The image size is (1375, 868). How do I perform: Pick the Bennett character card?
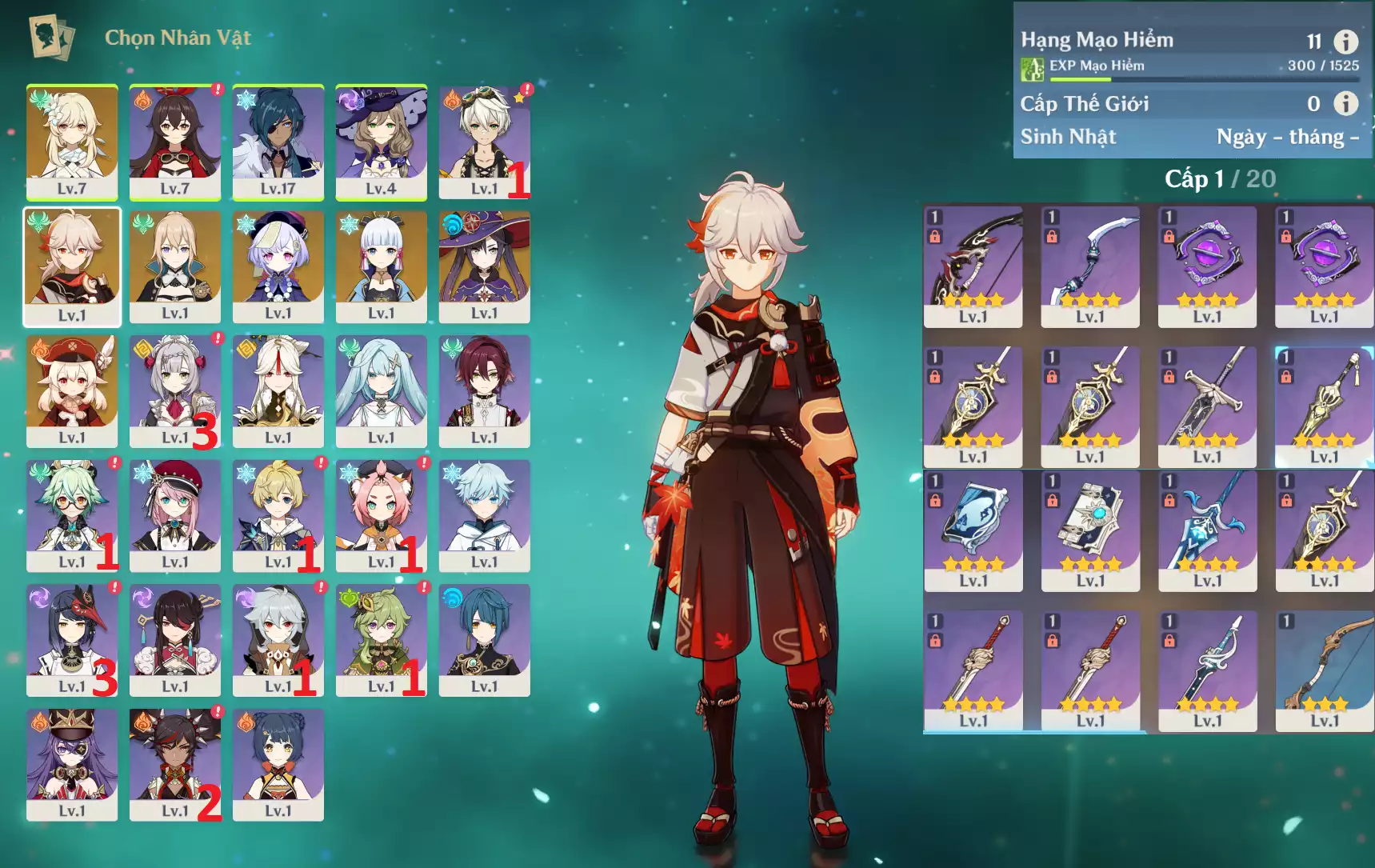tap(484, 142)
